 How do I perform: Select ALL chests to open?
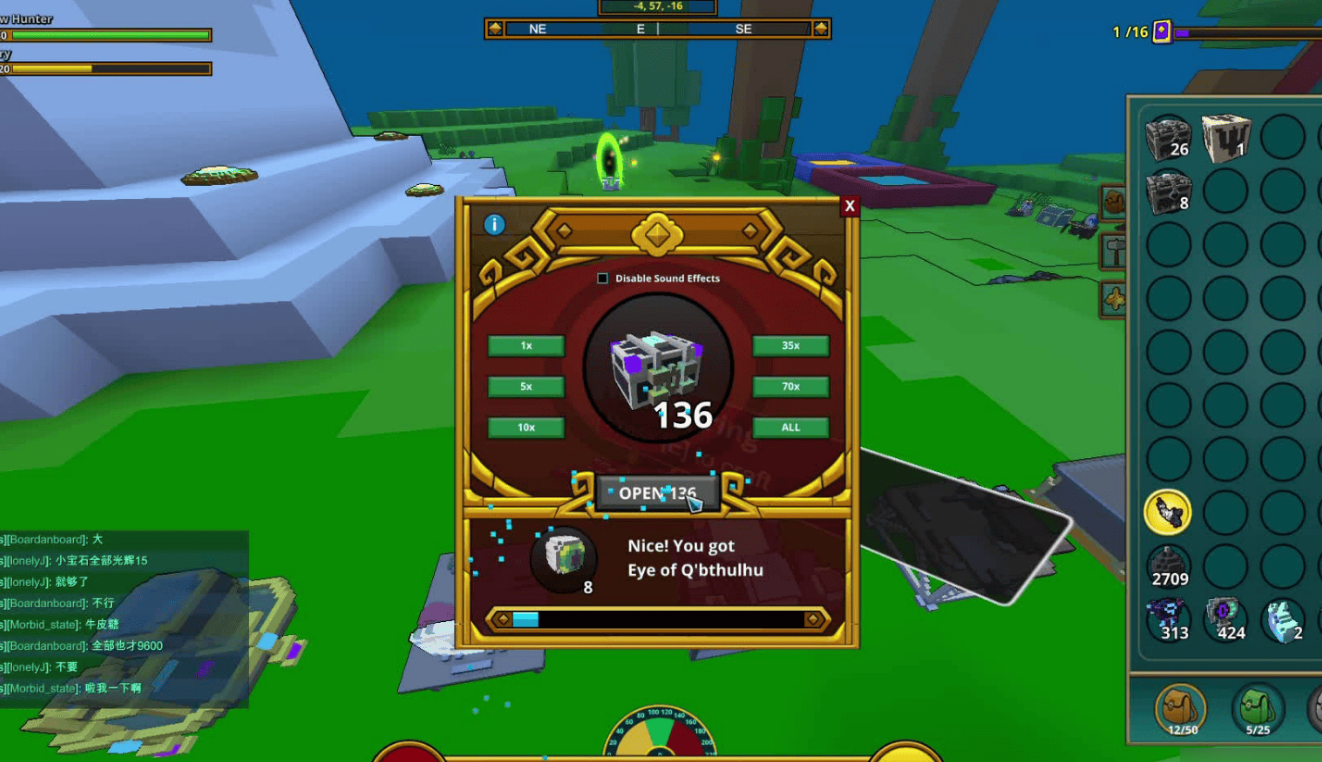coord(790,428)
